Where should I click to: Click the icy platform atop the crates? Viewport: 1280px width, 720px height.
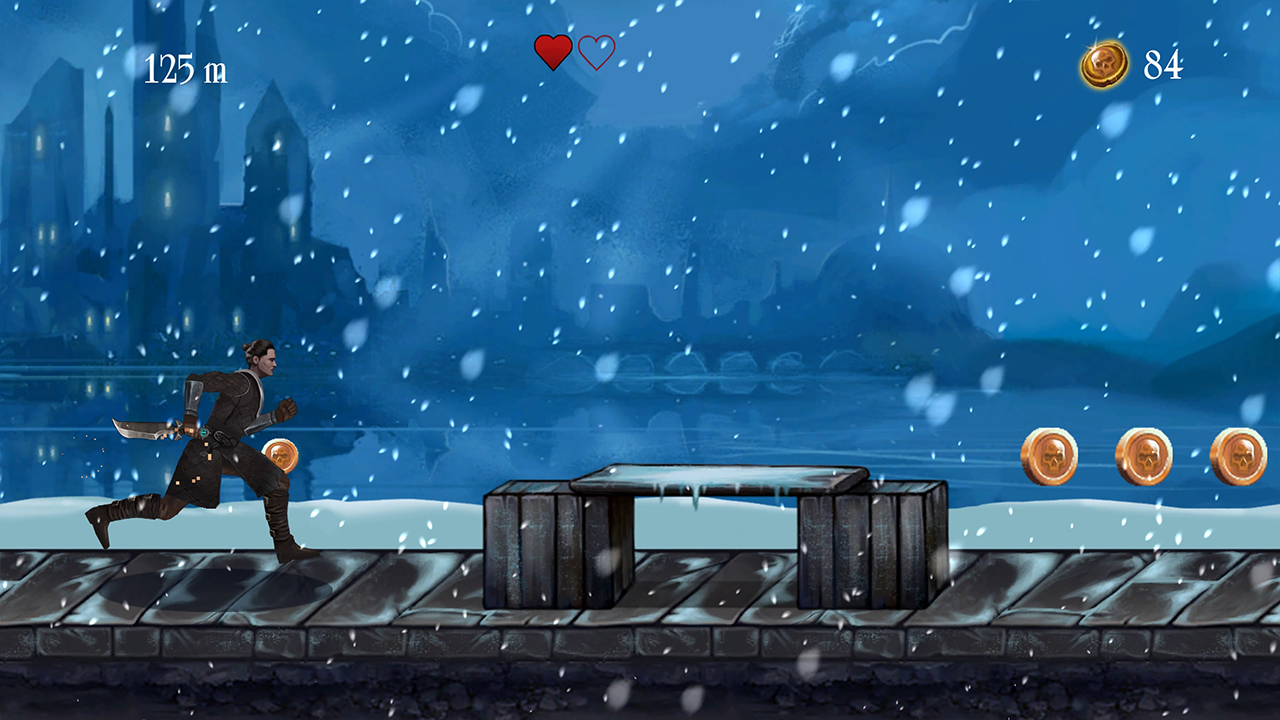coord(715,480)
